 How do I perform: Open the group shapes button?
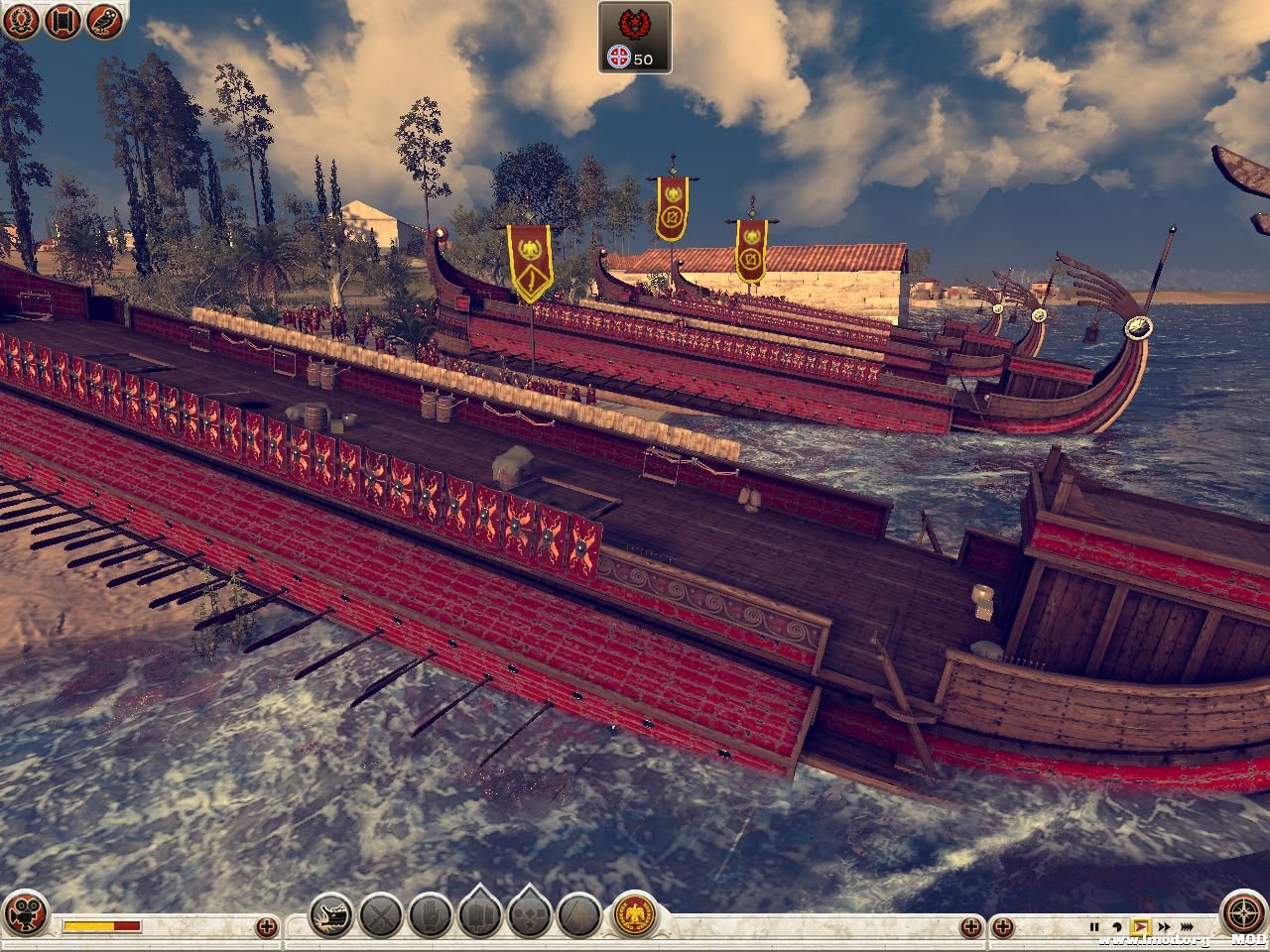pyautogui.click(x=529, y=913)
